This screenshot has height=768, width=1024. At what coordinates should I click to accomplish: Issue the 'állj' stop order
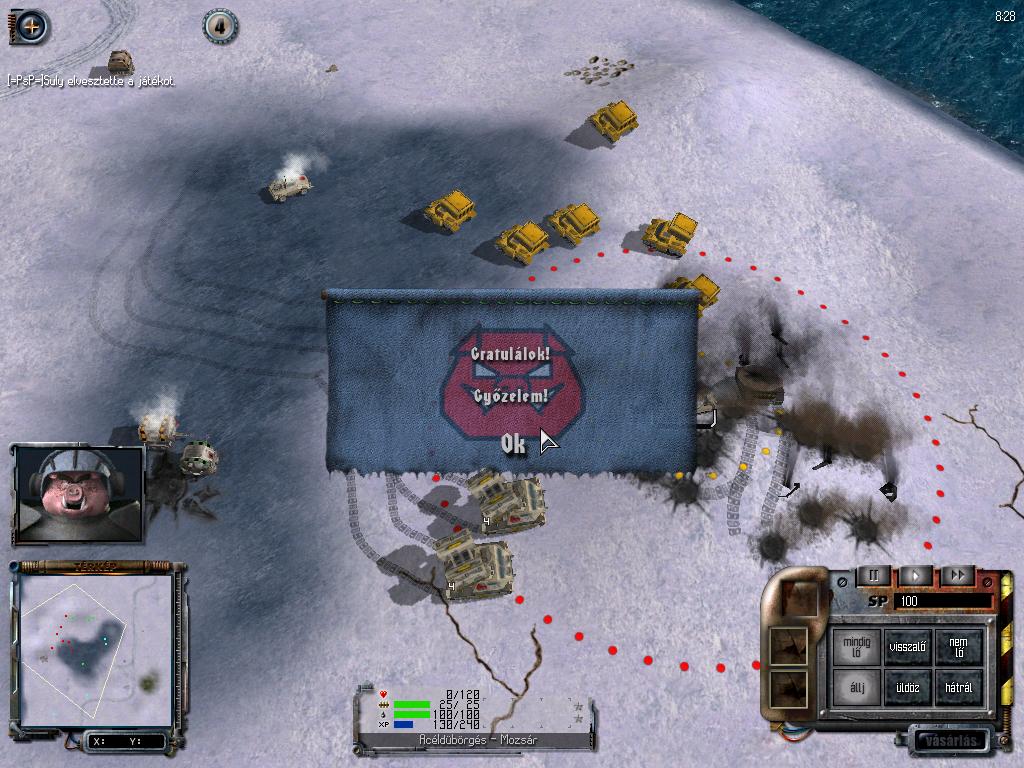857,687
